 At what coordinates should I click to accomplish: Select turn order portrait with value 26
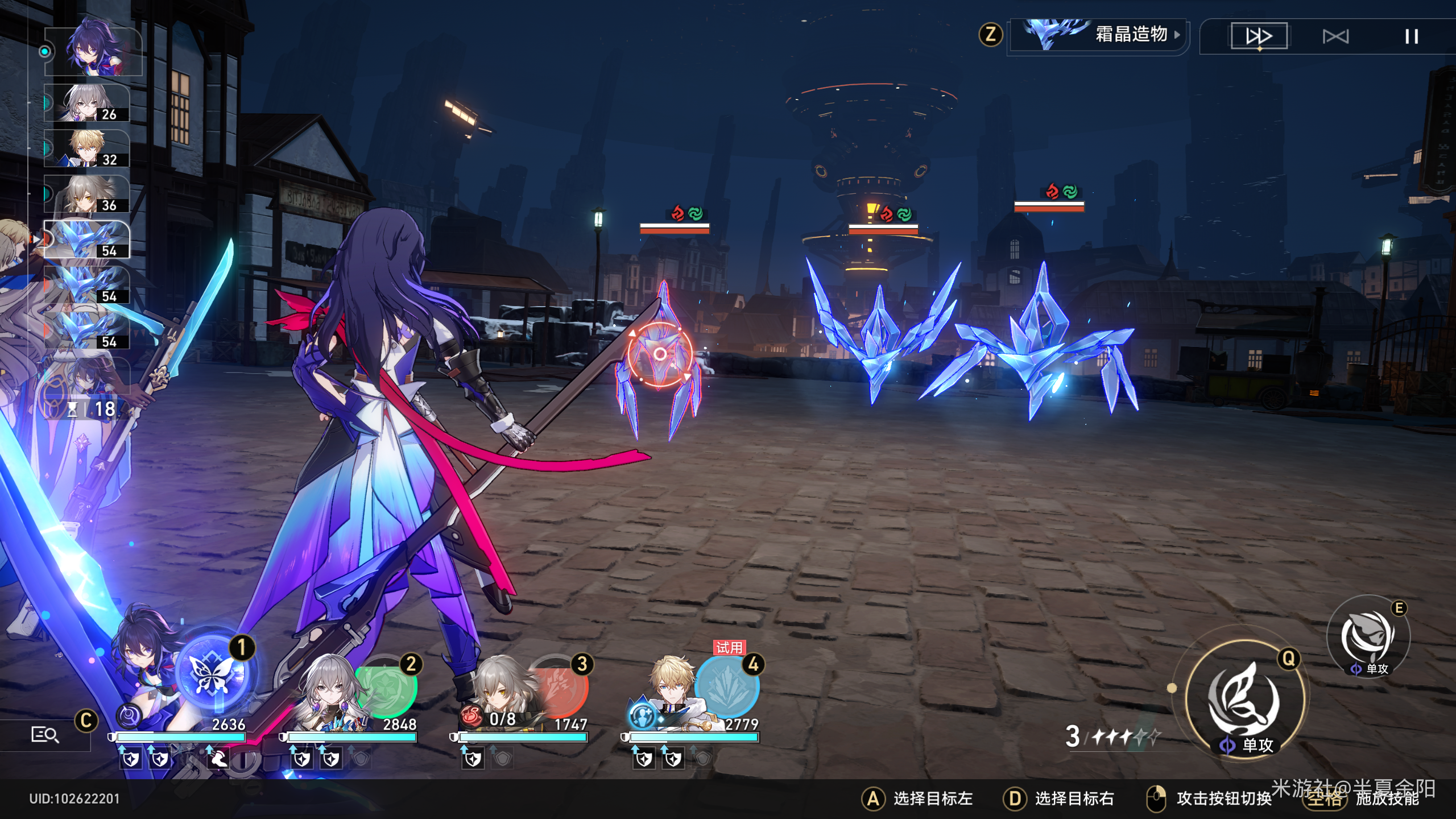click(87, 103)
